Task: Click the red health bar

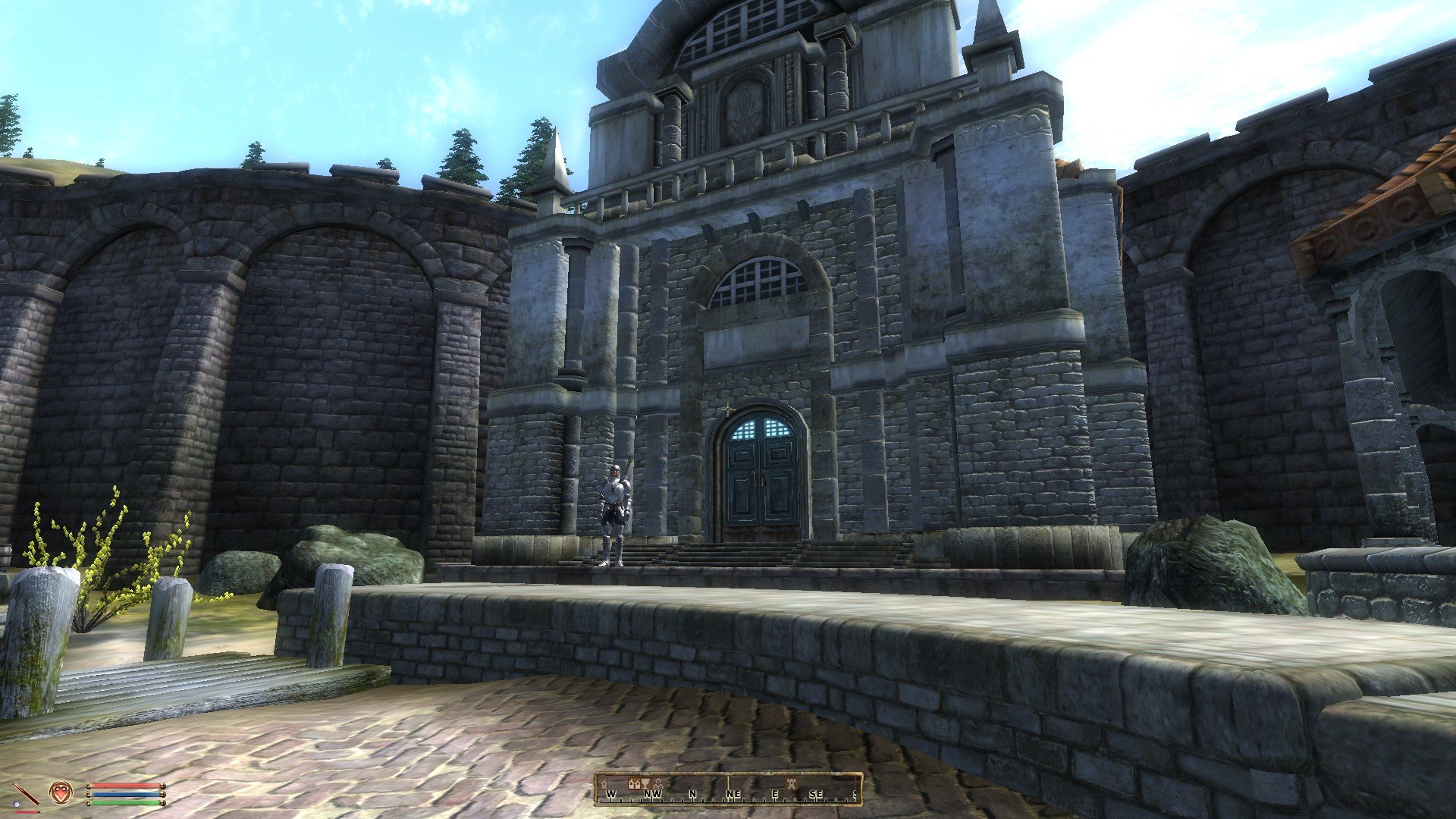Action: pyautogui.click(x=124, y=785)
